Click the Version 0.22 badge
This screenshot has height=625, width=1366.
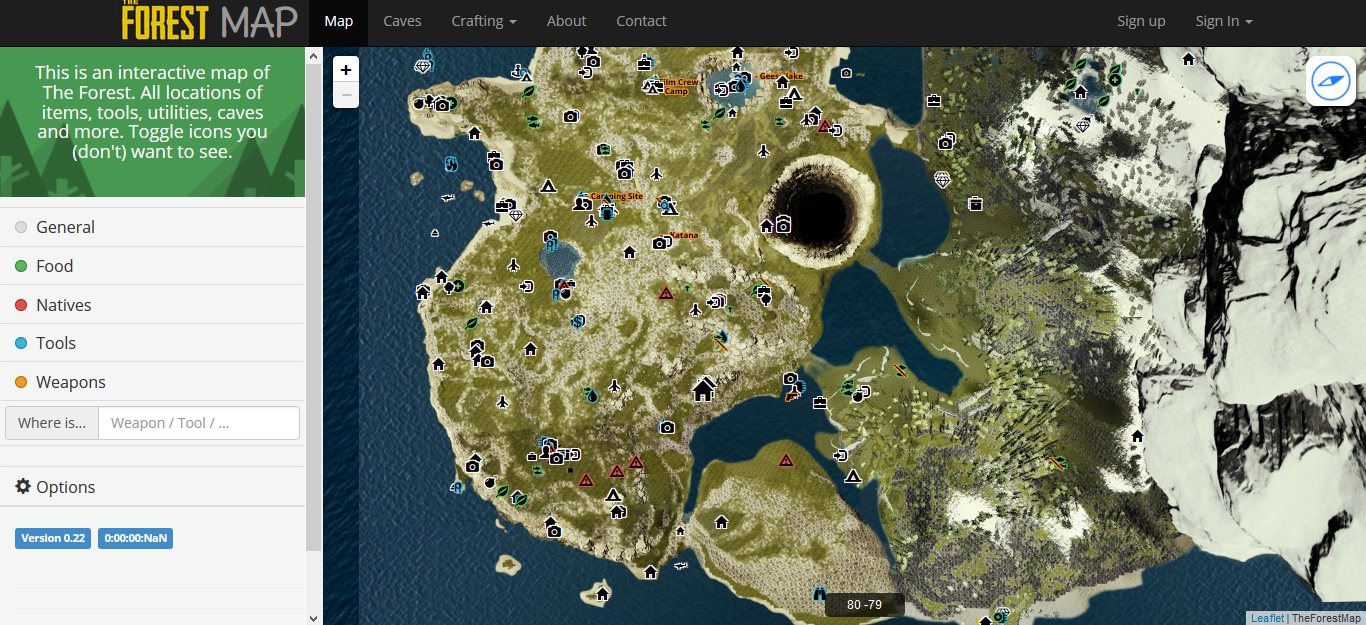coord(53,538)
